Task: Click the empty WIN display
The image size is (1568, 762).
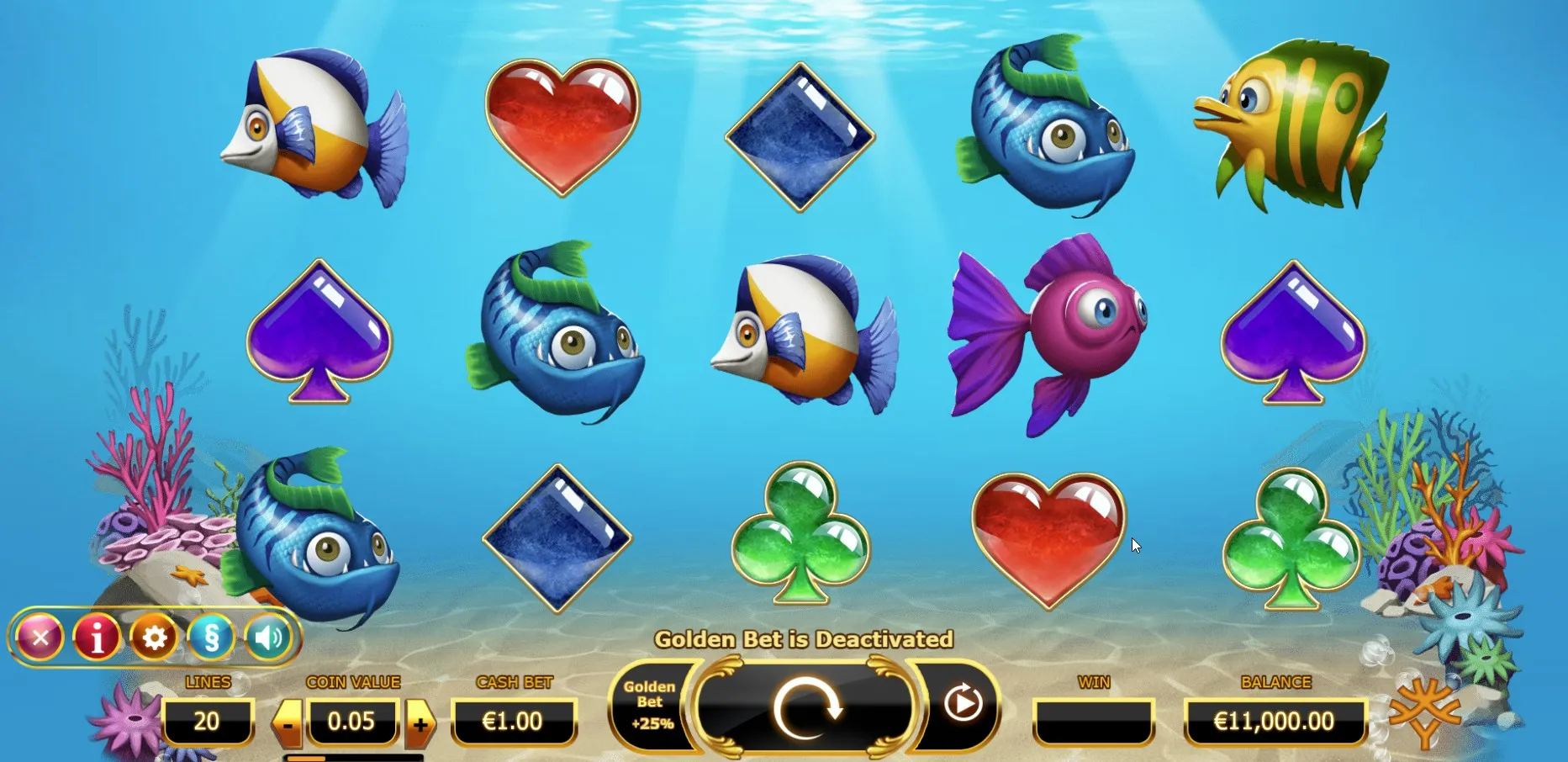Action: (1093, 722)
